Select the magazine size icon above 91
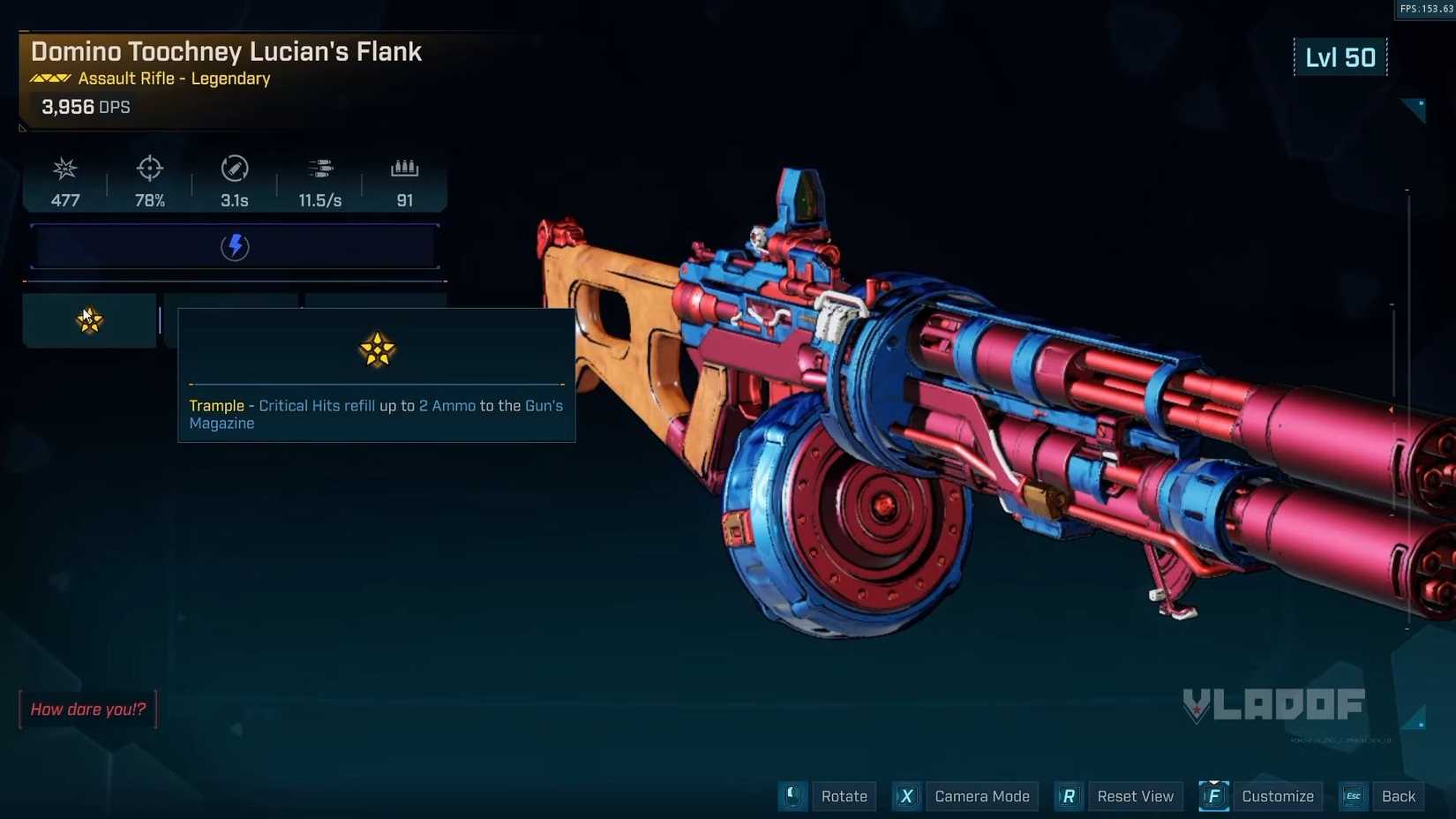1456x819 pixels. [404, 168]
